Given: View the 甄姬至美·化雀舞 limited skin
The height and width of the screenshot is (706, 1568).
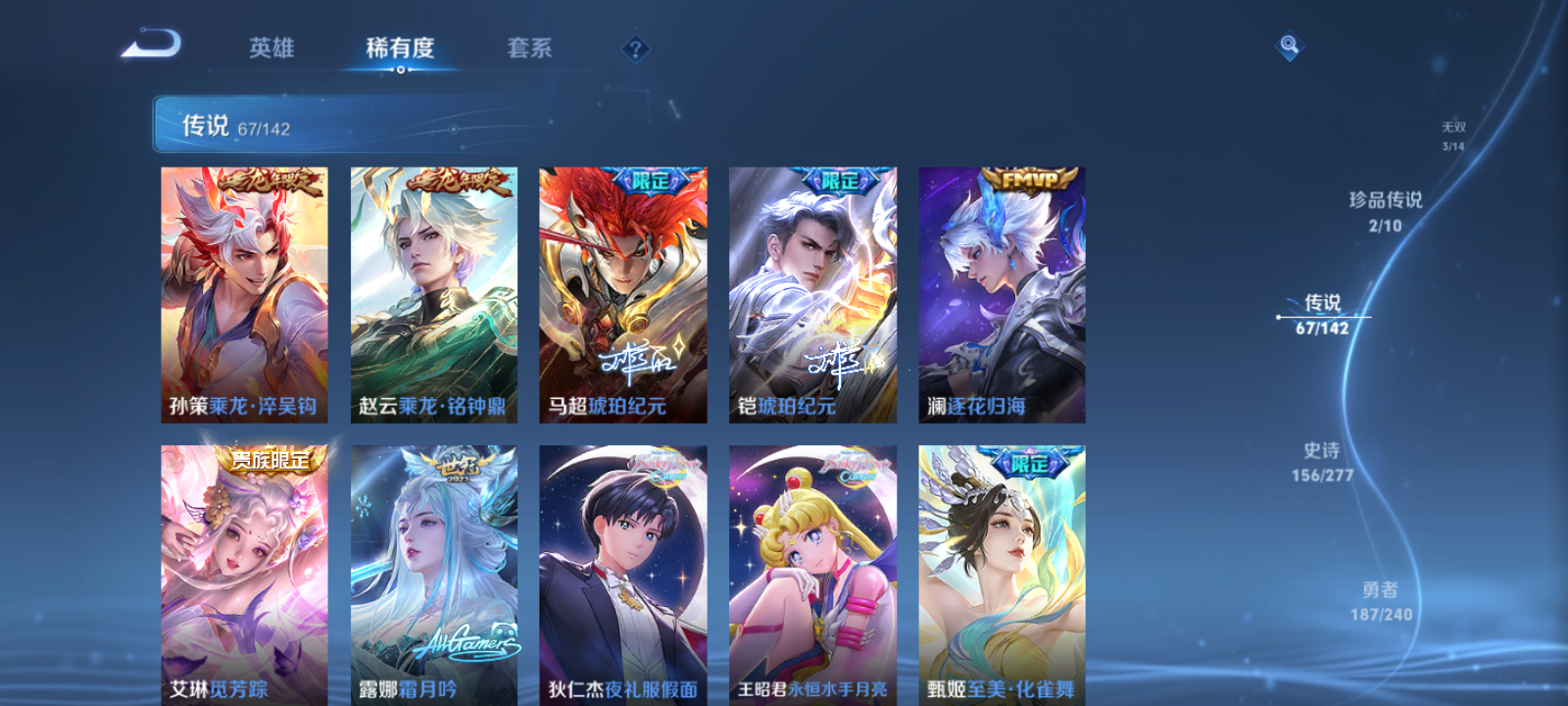Looking at the screenshot, I should pos(1000,569).
